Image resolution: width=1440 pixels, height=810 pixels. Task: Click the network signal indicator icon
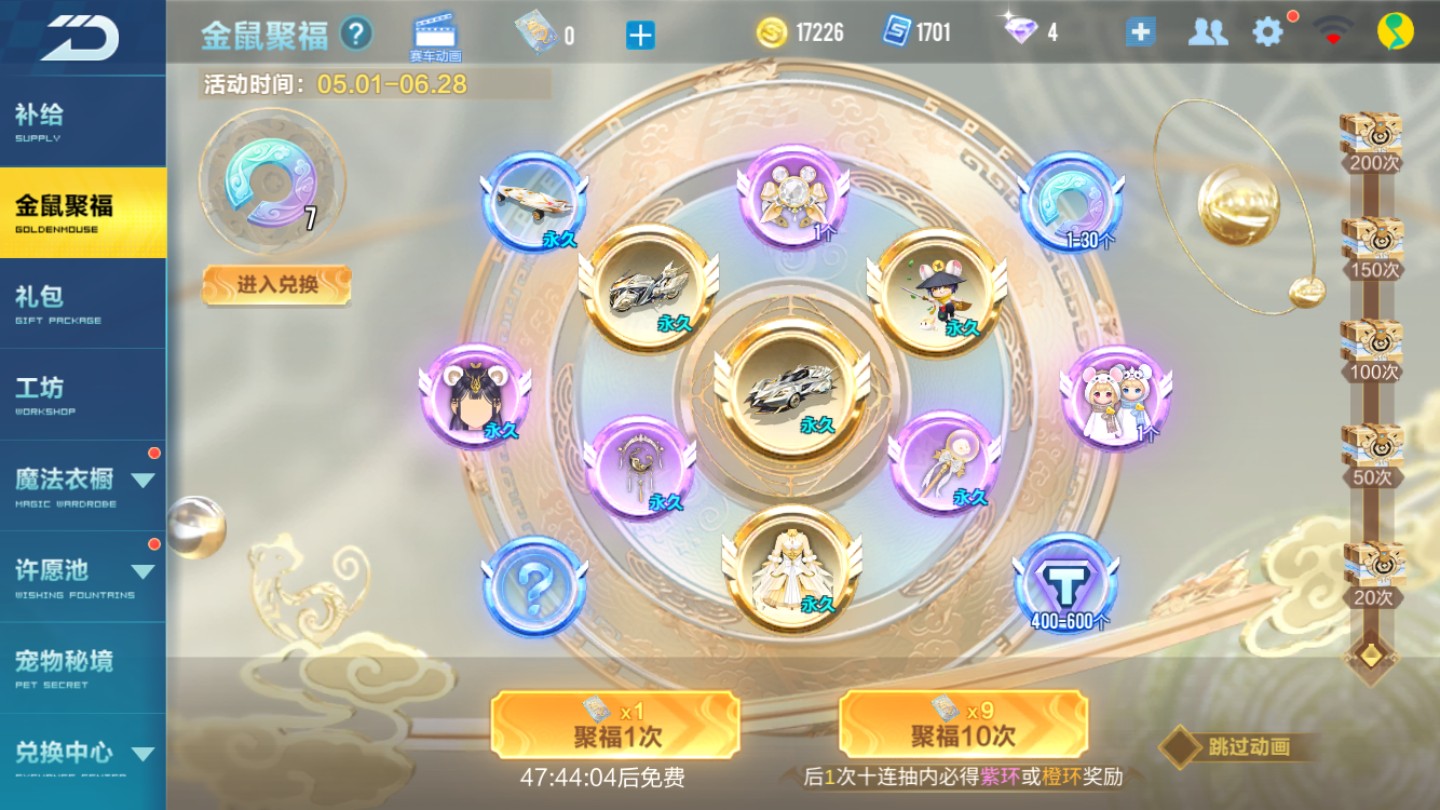[1329, 30]
